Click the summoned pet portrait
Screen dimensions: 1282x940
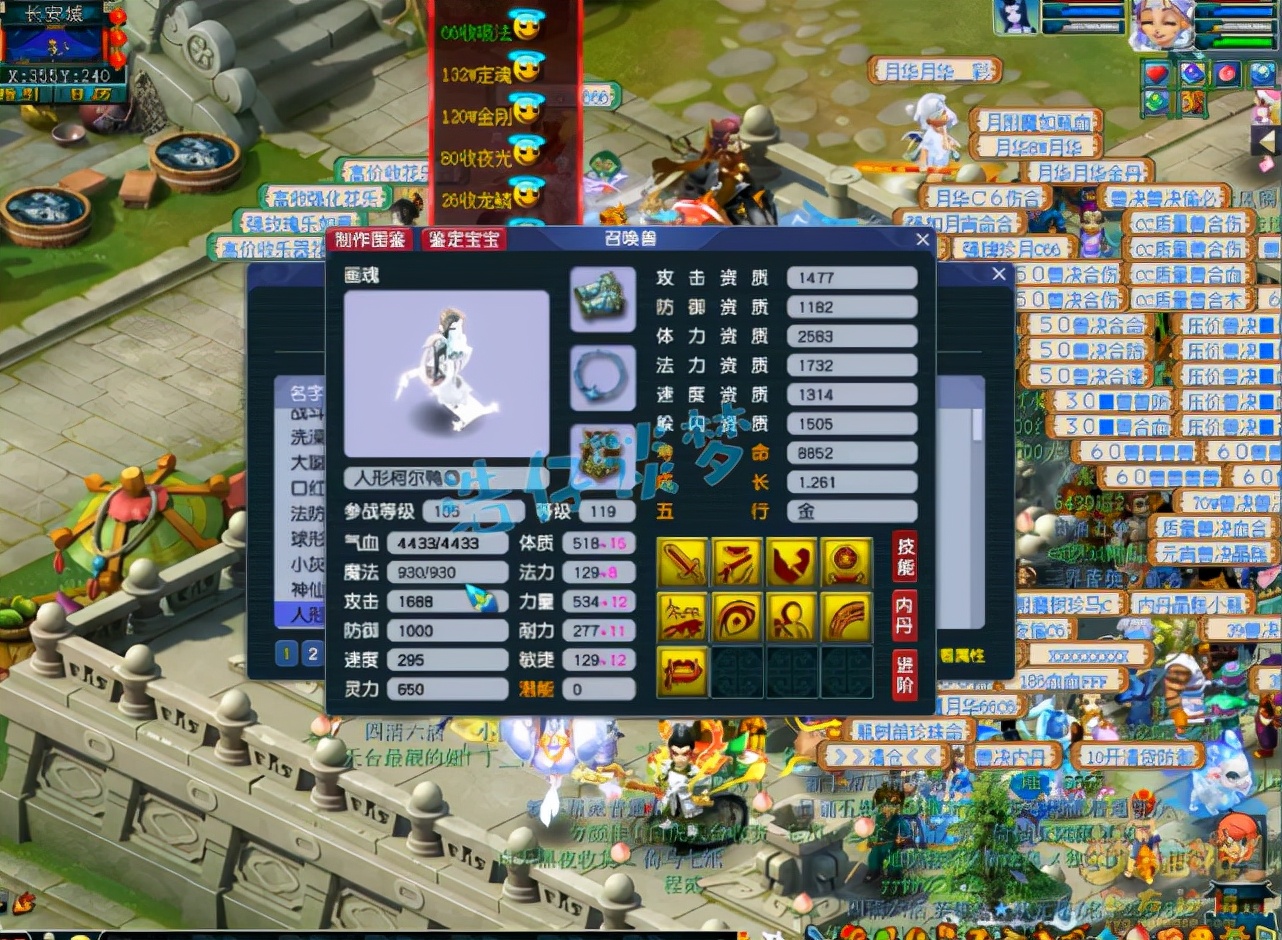point(1015,18)
